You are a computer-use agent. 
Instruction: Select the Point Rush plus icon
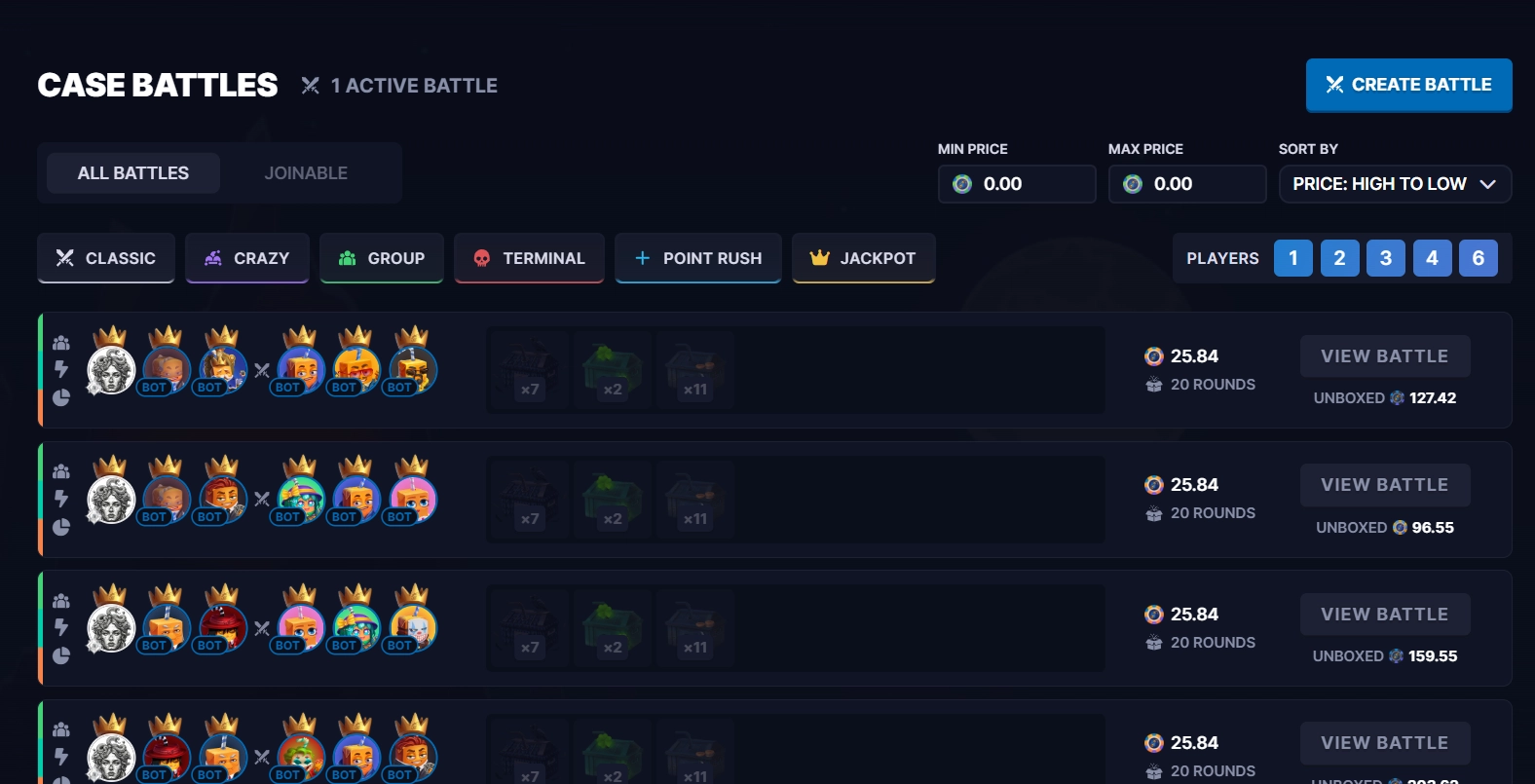pos(641,258)
